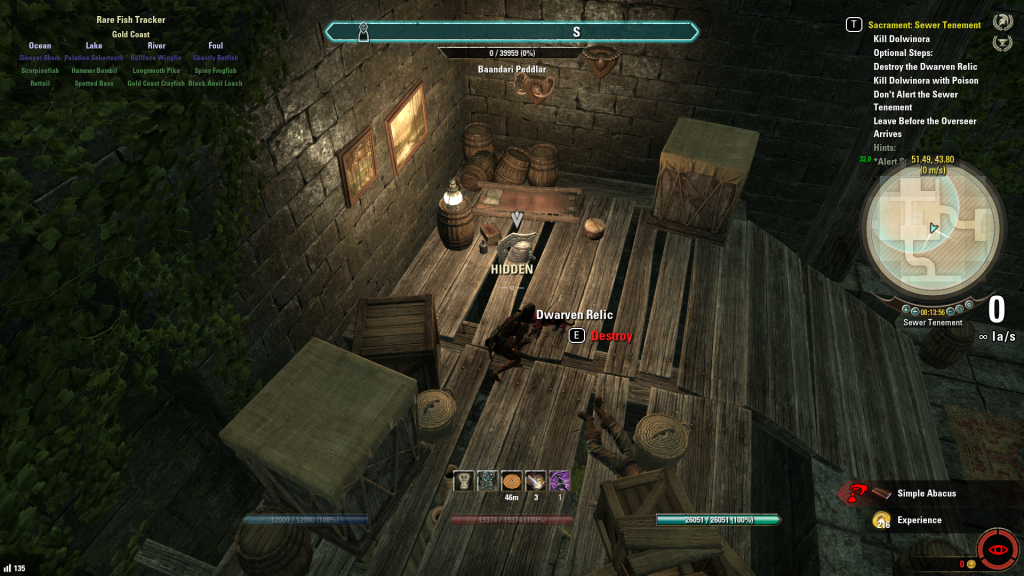
Task: Click the Simple Abacus loot notification
Action: point(926,493)
